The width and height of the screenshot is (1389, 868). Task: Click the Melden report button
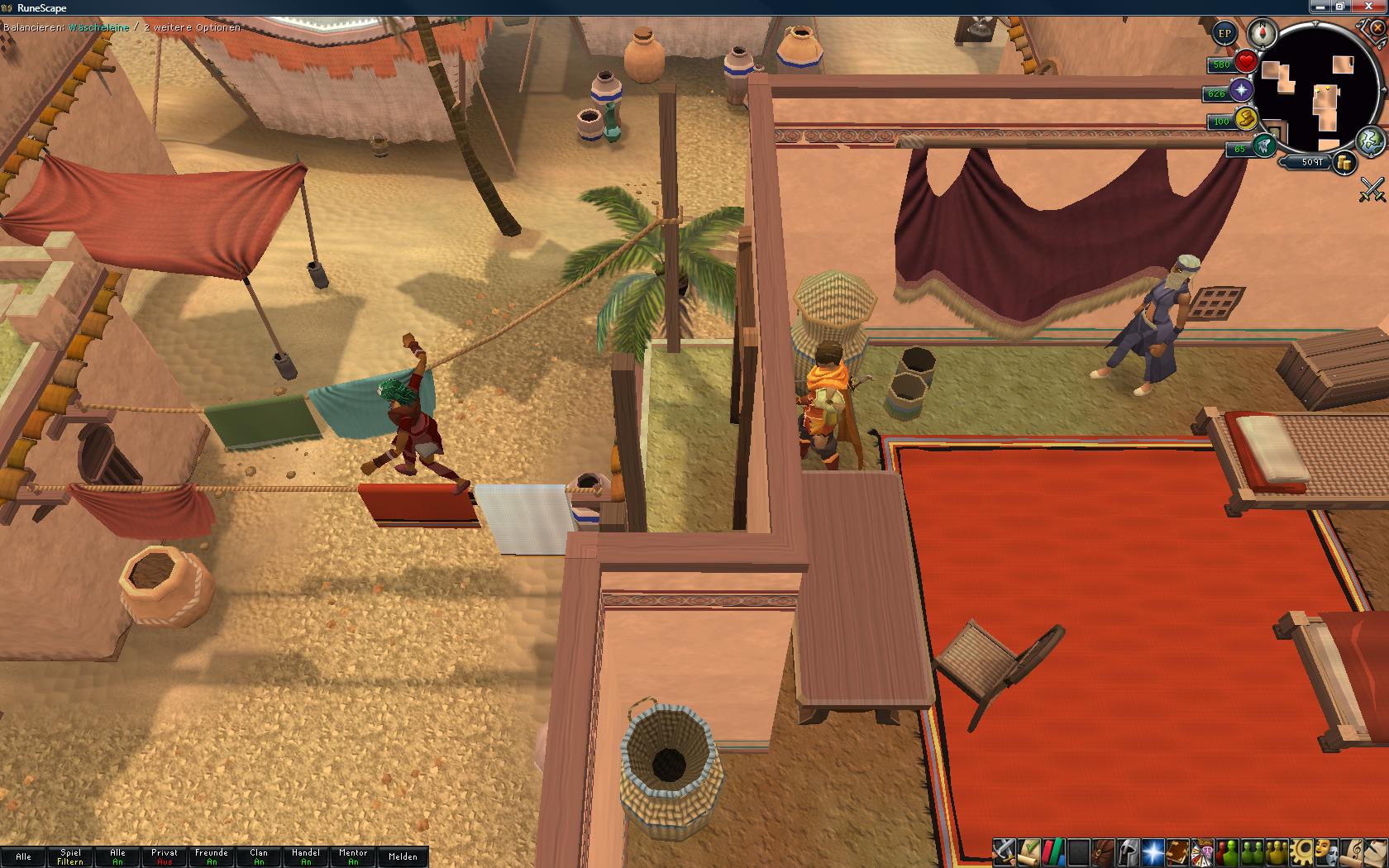403,856
